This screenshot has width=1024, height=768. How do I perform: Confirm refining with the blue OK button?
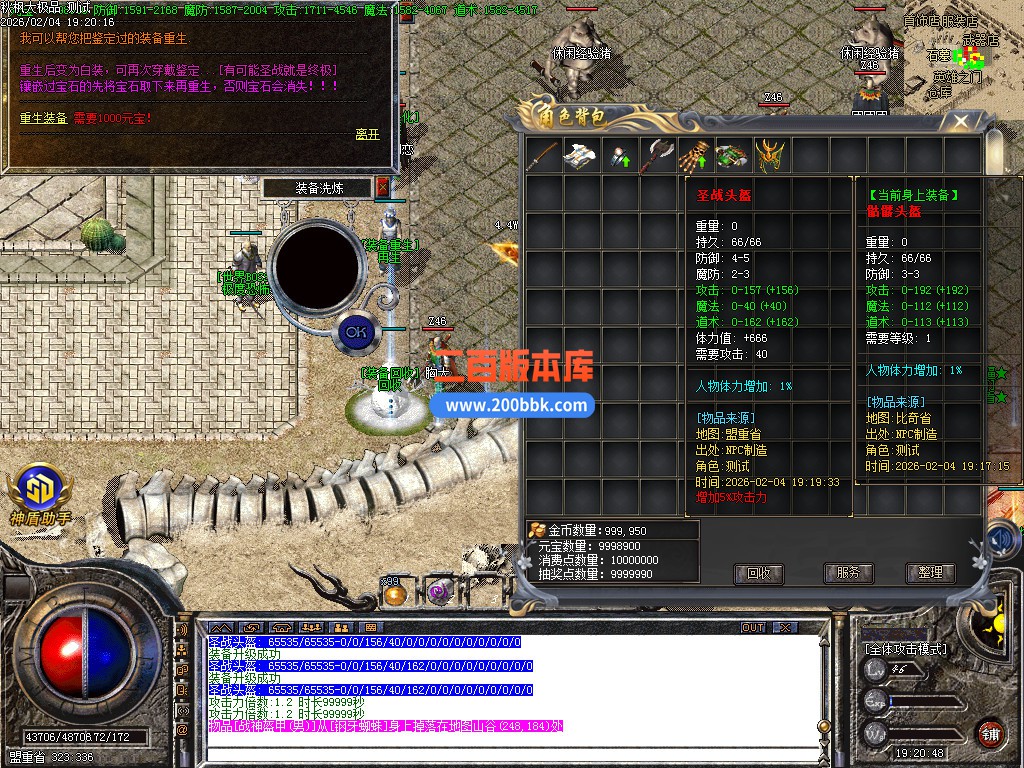tap(354, 331)
